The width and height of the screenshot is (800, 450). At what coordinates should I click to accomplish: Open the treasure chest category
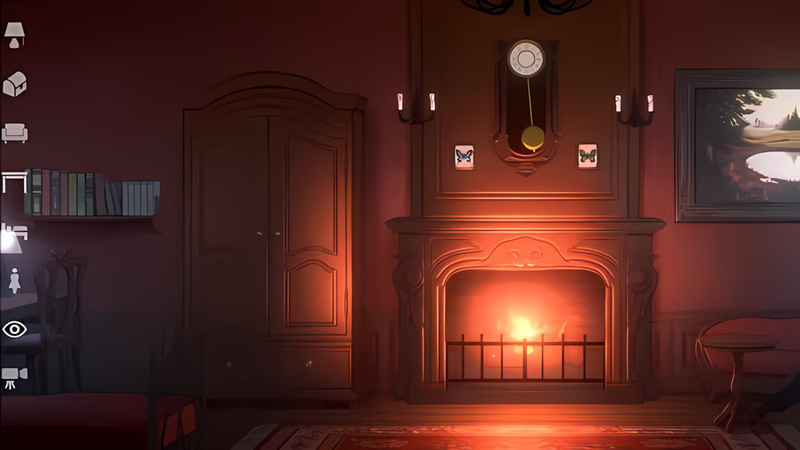[x=14, y=84]
